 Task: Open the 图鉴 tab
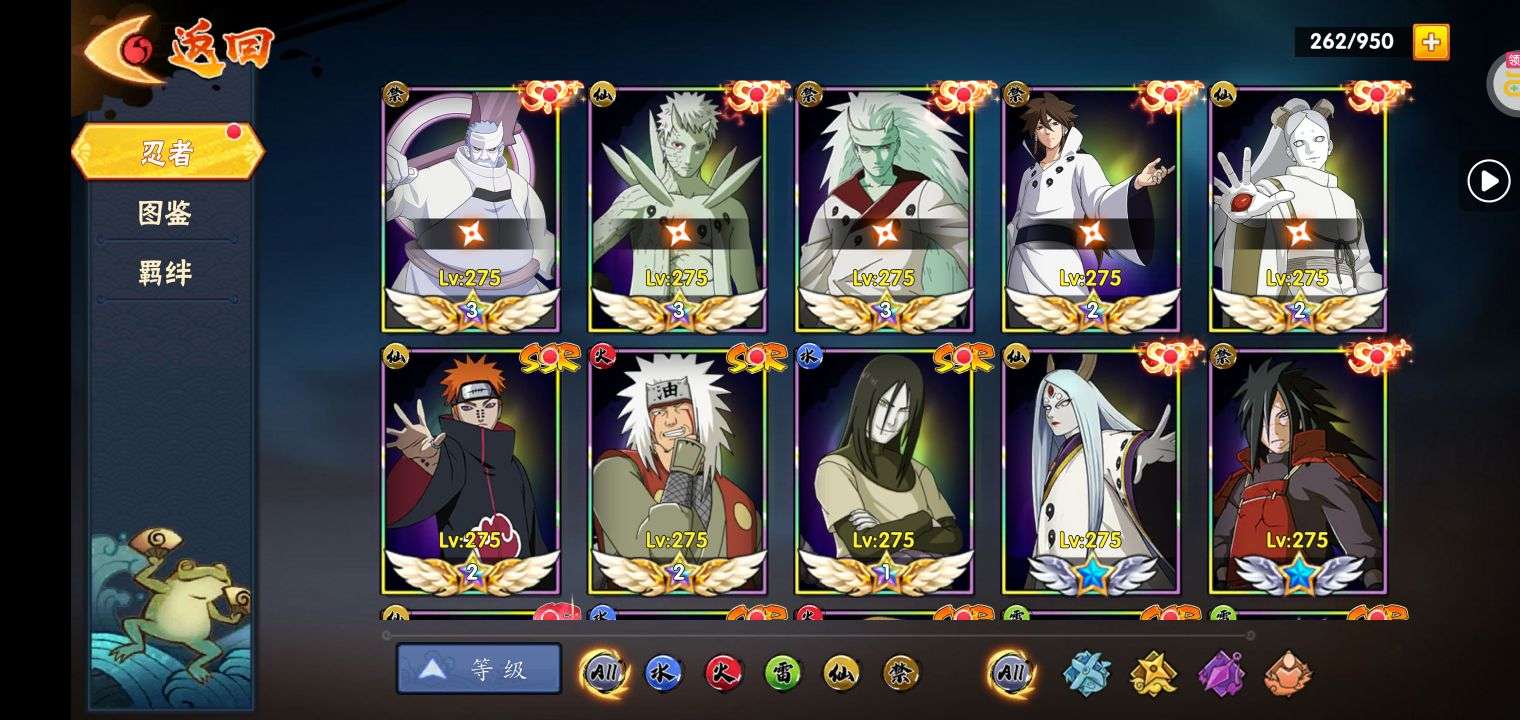tap(165, 213)
